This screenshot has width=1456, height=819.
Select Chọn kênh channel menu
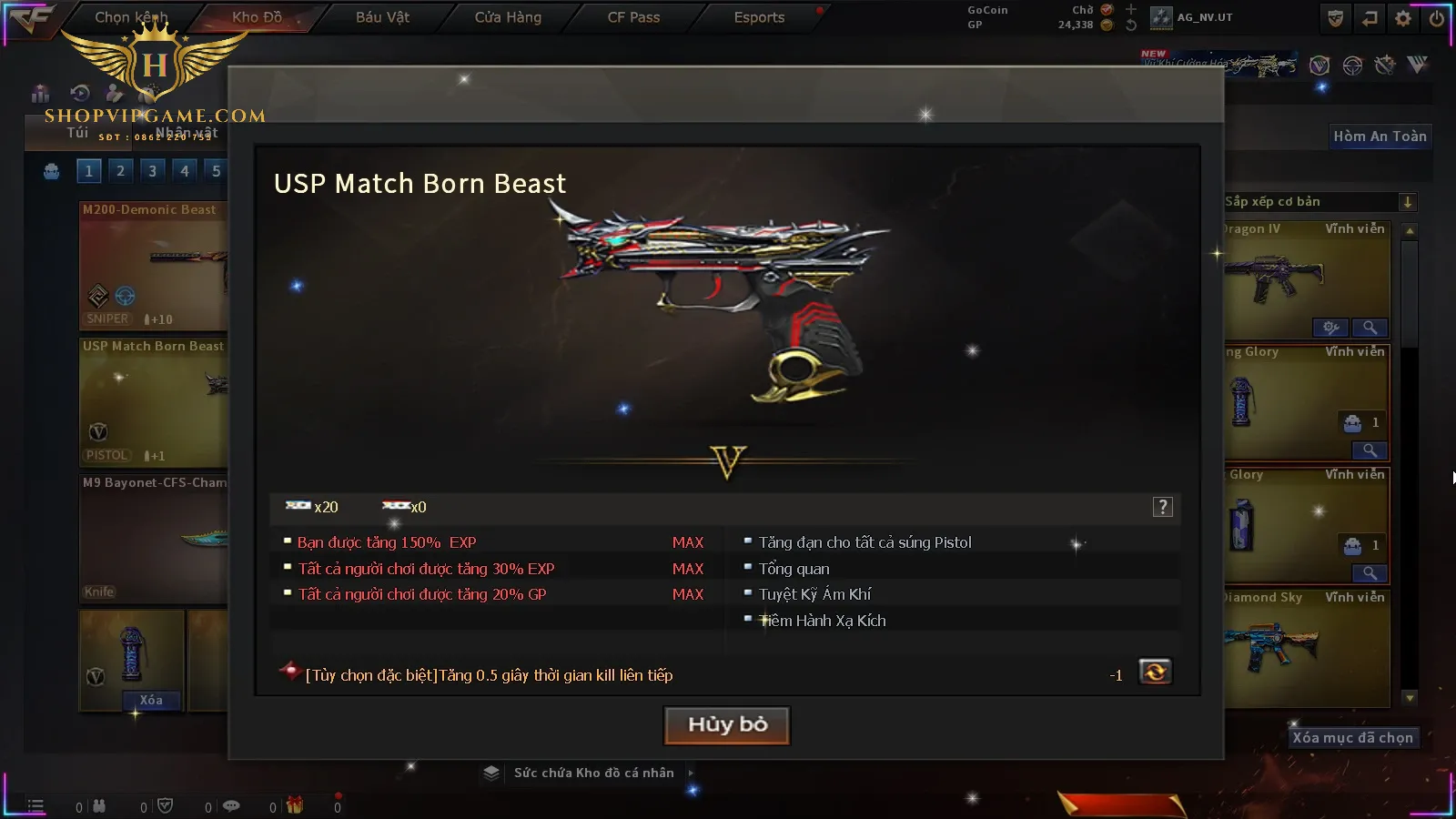(x=131, y=17)
